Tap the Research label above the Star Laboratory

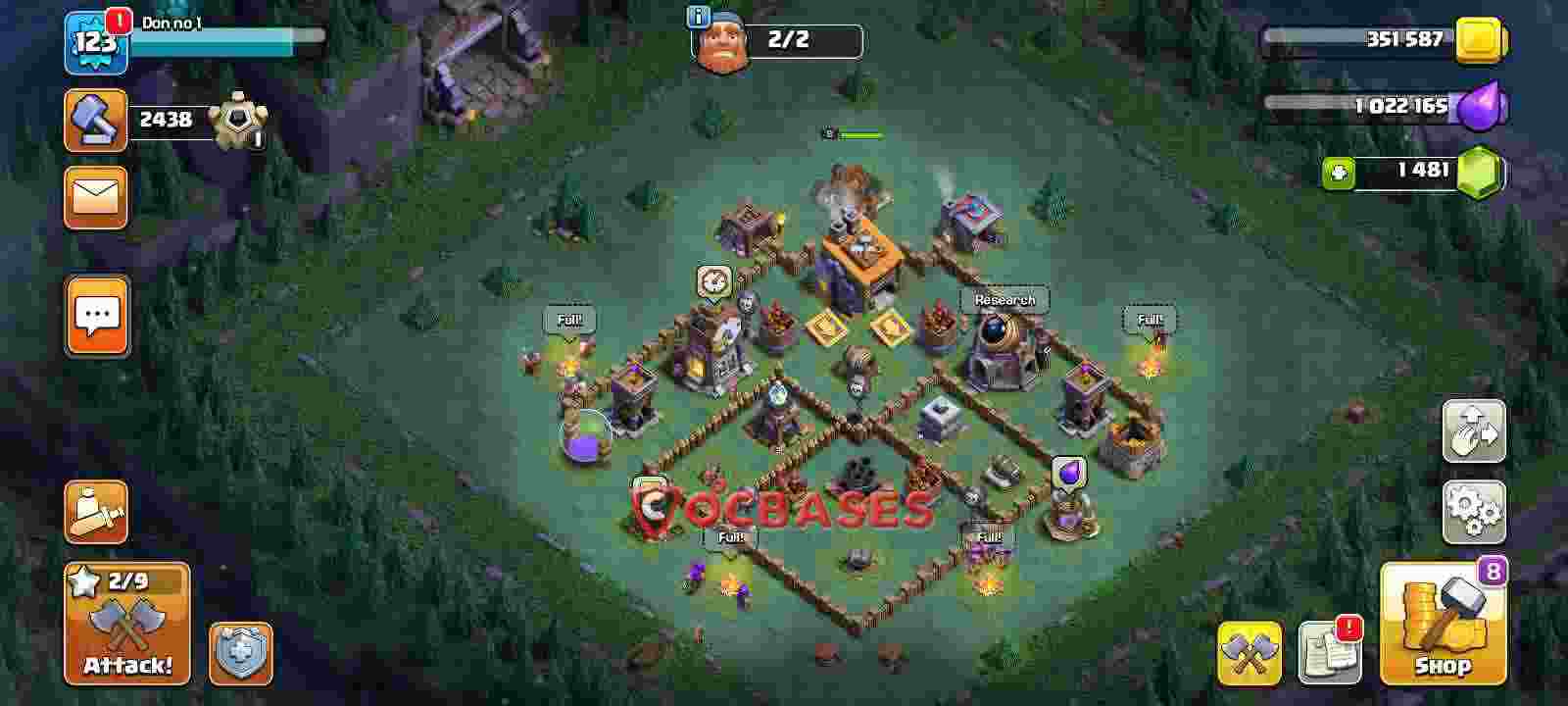pyautogui.click(x=1004, y=299)
